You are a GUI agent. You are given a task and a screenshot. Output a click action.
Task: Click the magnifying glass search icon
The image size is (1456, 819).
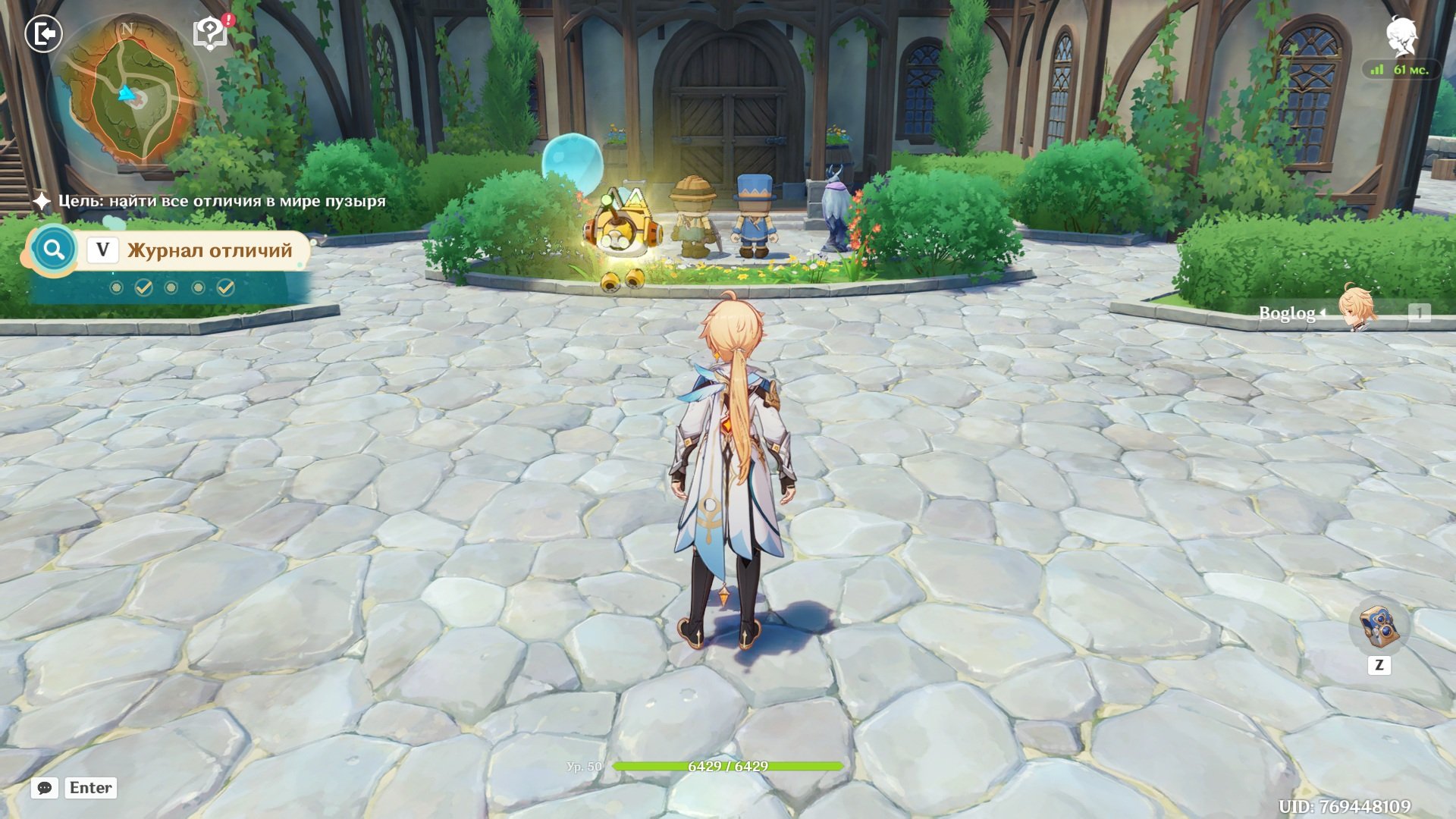[53, 249]
